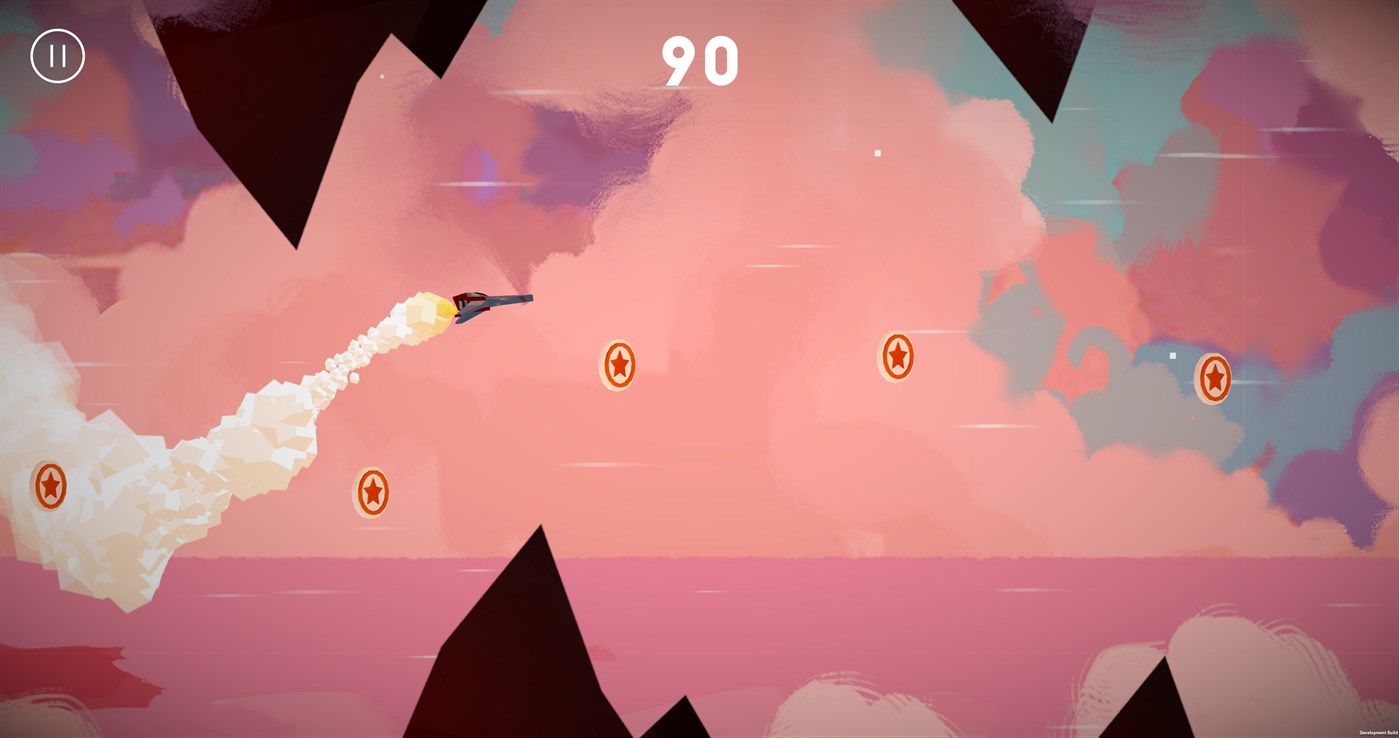This screenshot has height=738, width=1399.
Task: Click the rightmost star coin near screen edge
Action: pos(1213,378)
